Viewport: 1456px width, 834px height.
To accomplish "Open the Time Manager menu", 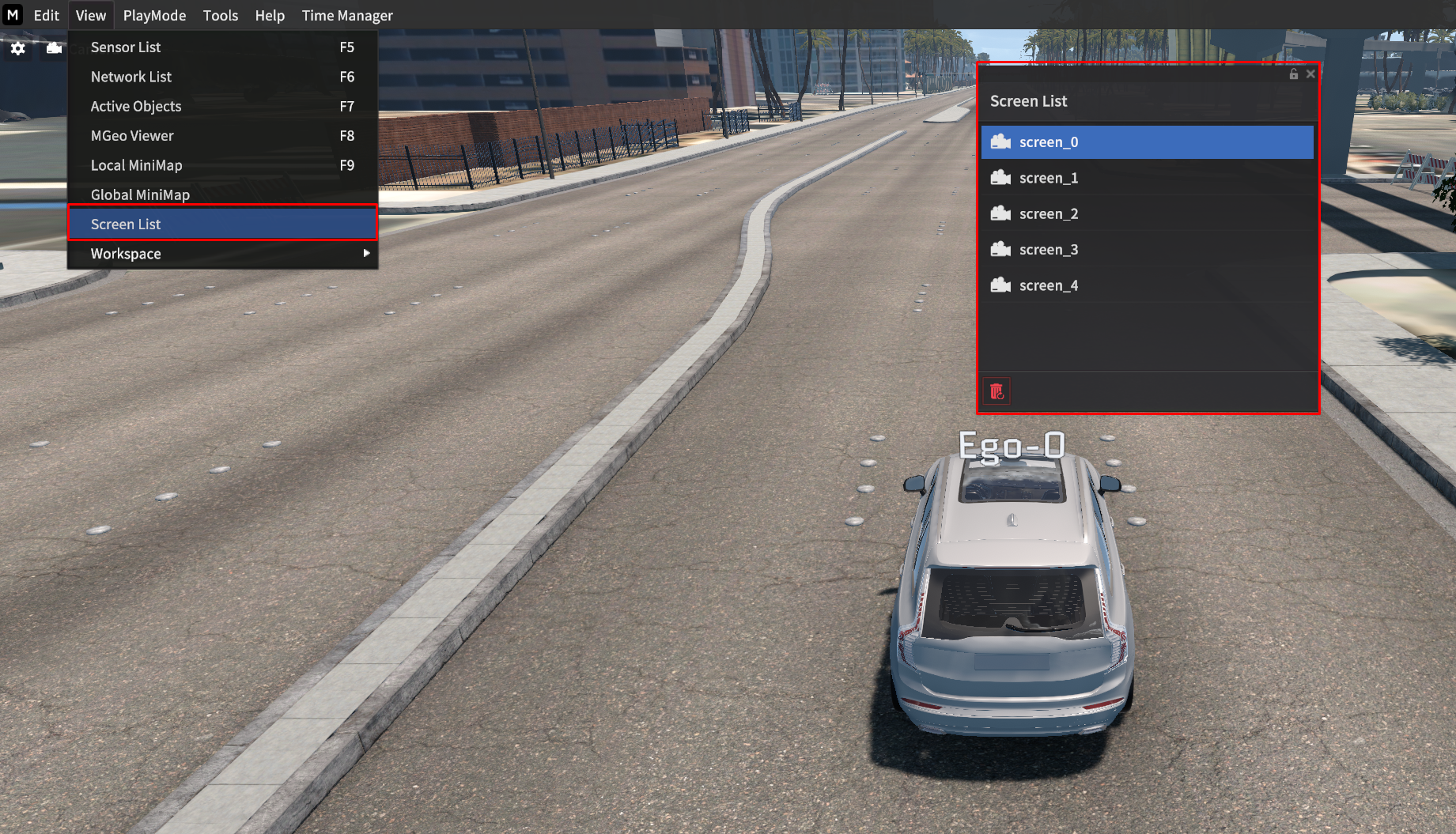I will [347, 15].
